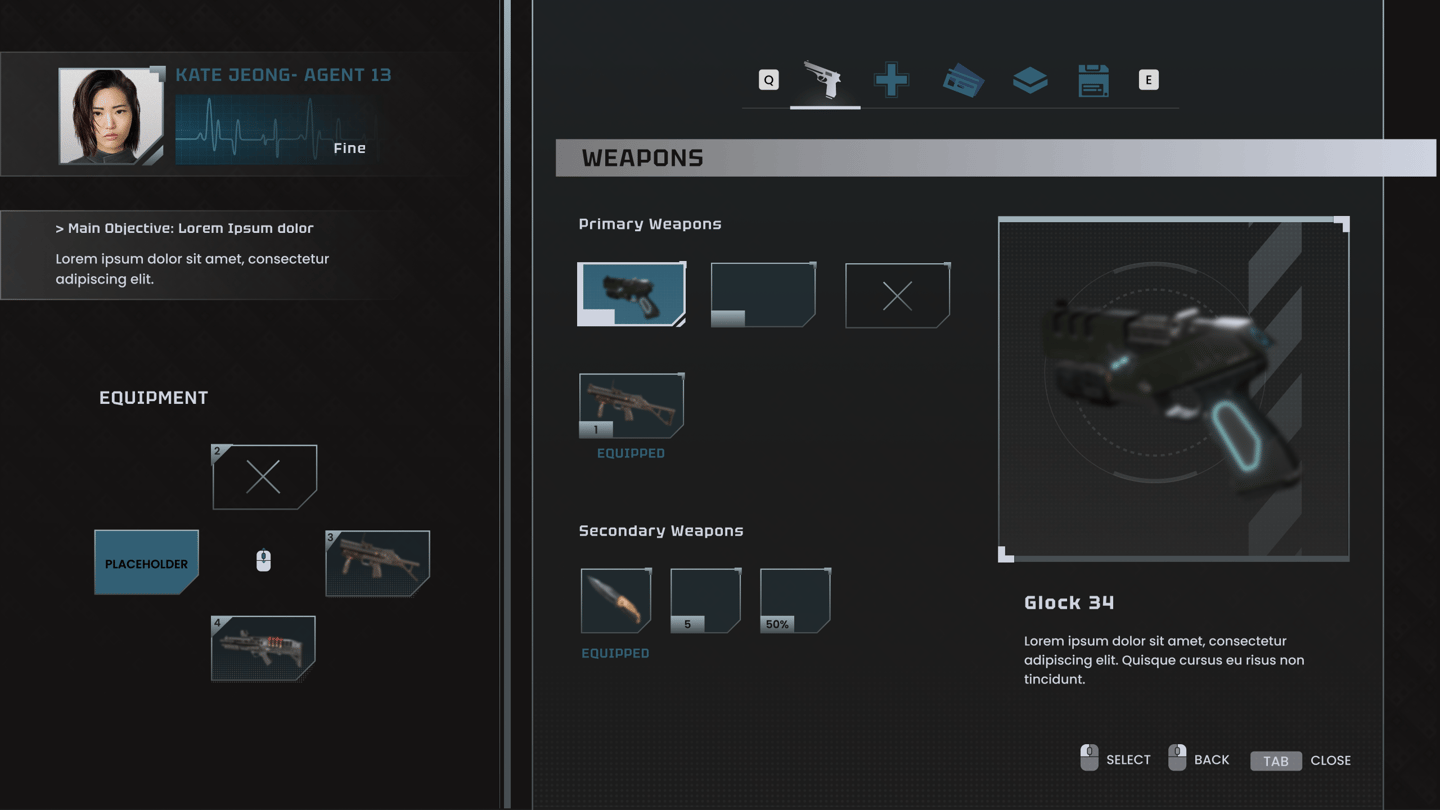Choose the equipped knife secondary weapon

pyautogui.click(x=615, y=600)
